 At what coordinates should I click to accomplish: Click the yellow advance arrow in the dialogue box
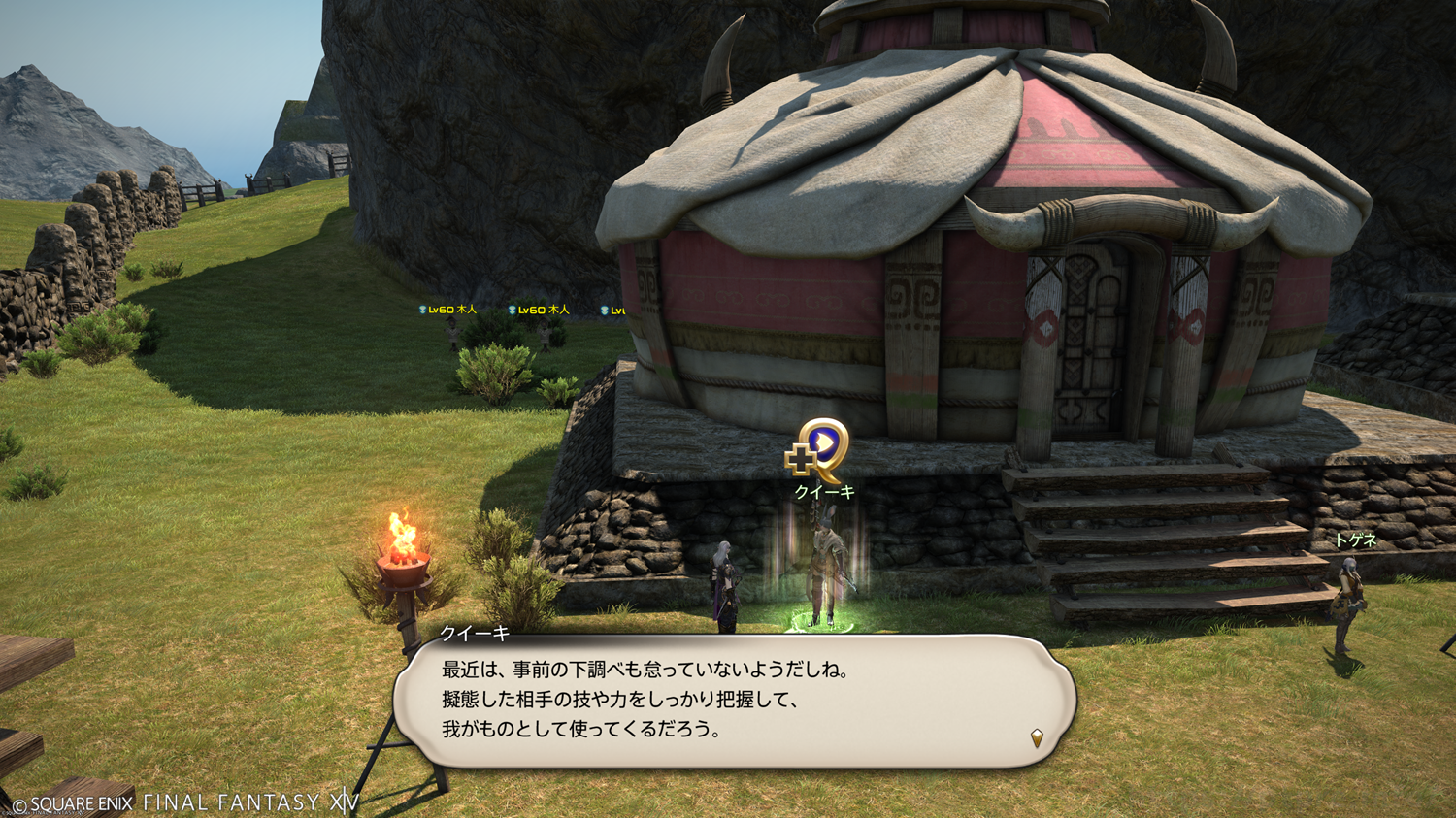point(1037,737)
